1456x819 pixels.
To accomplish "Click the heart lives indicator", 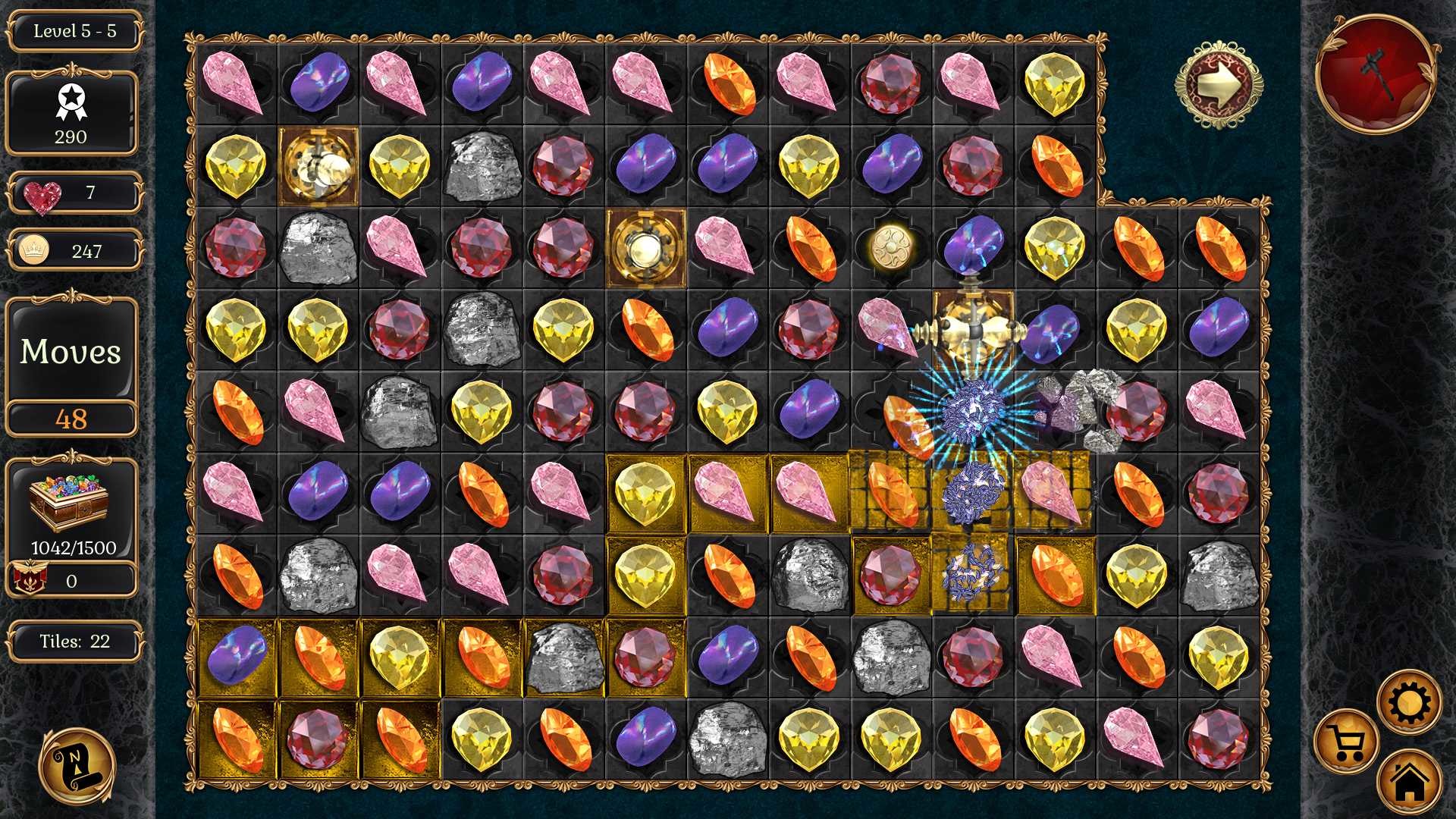I will click(72, 193).
